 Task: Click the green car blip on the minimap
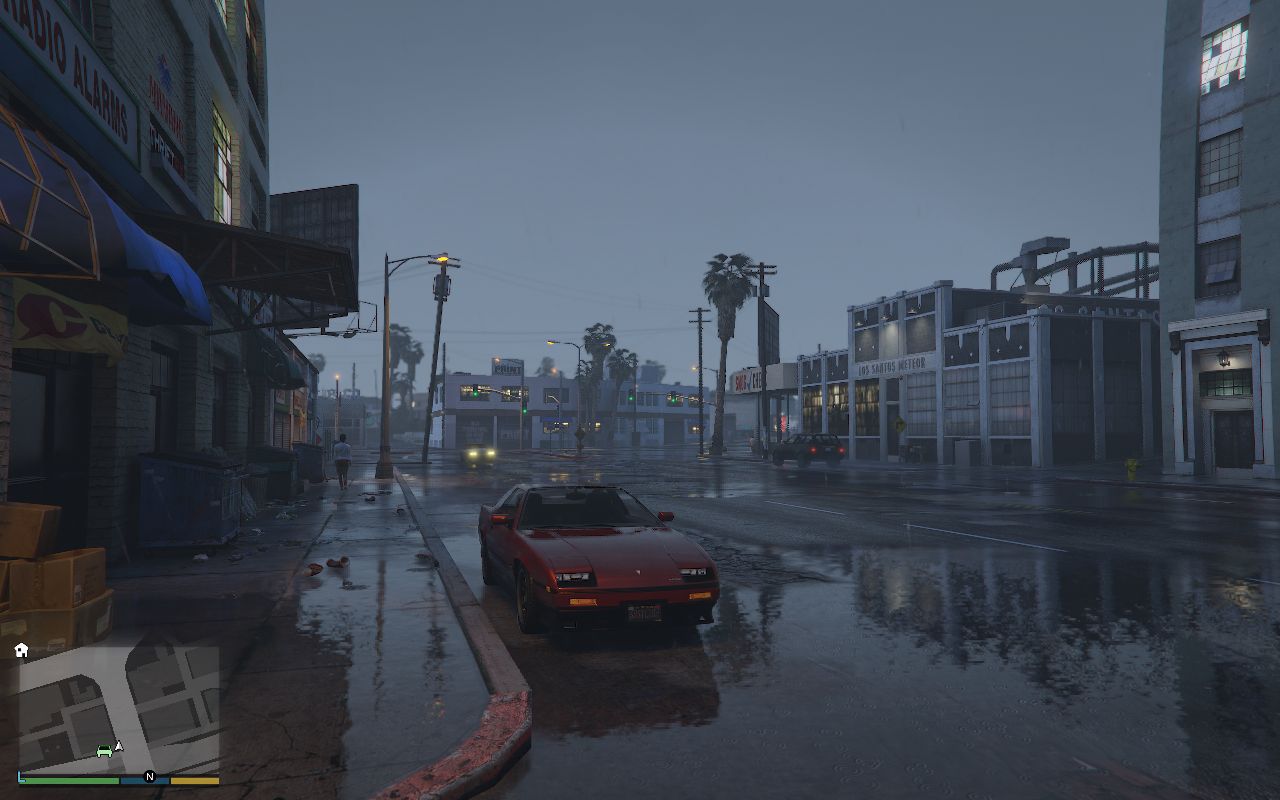(104, 750)
